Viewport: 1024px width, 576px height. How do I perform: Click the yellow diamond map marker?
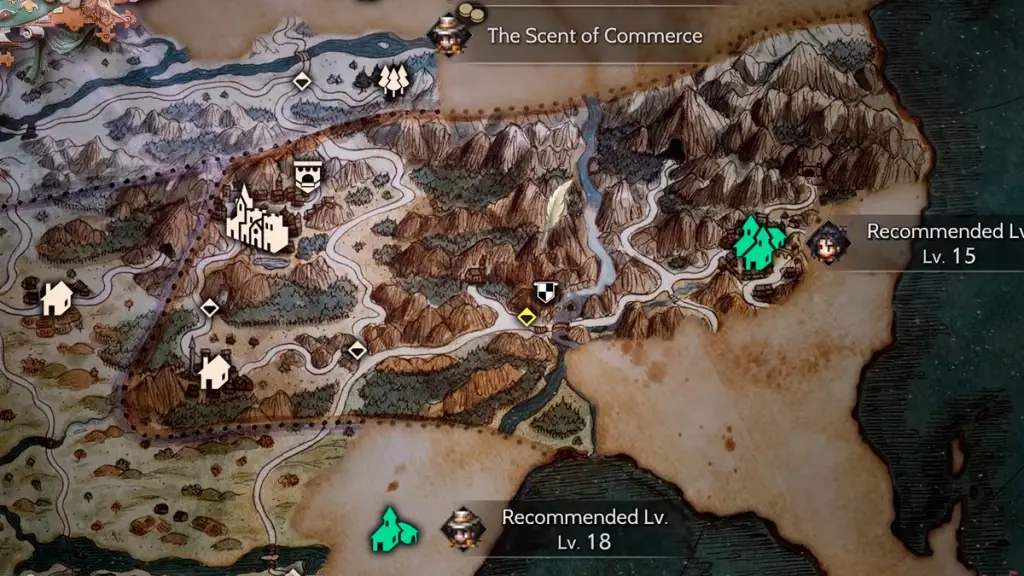526,318
